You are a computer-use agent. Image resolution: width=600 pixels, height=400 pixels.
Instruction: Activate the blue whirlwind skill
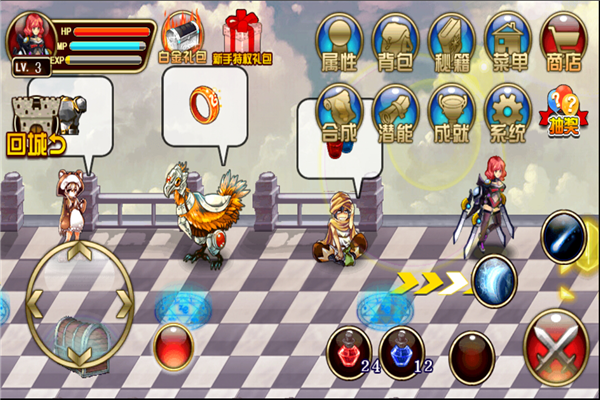coord(493,277)
